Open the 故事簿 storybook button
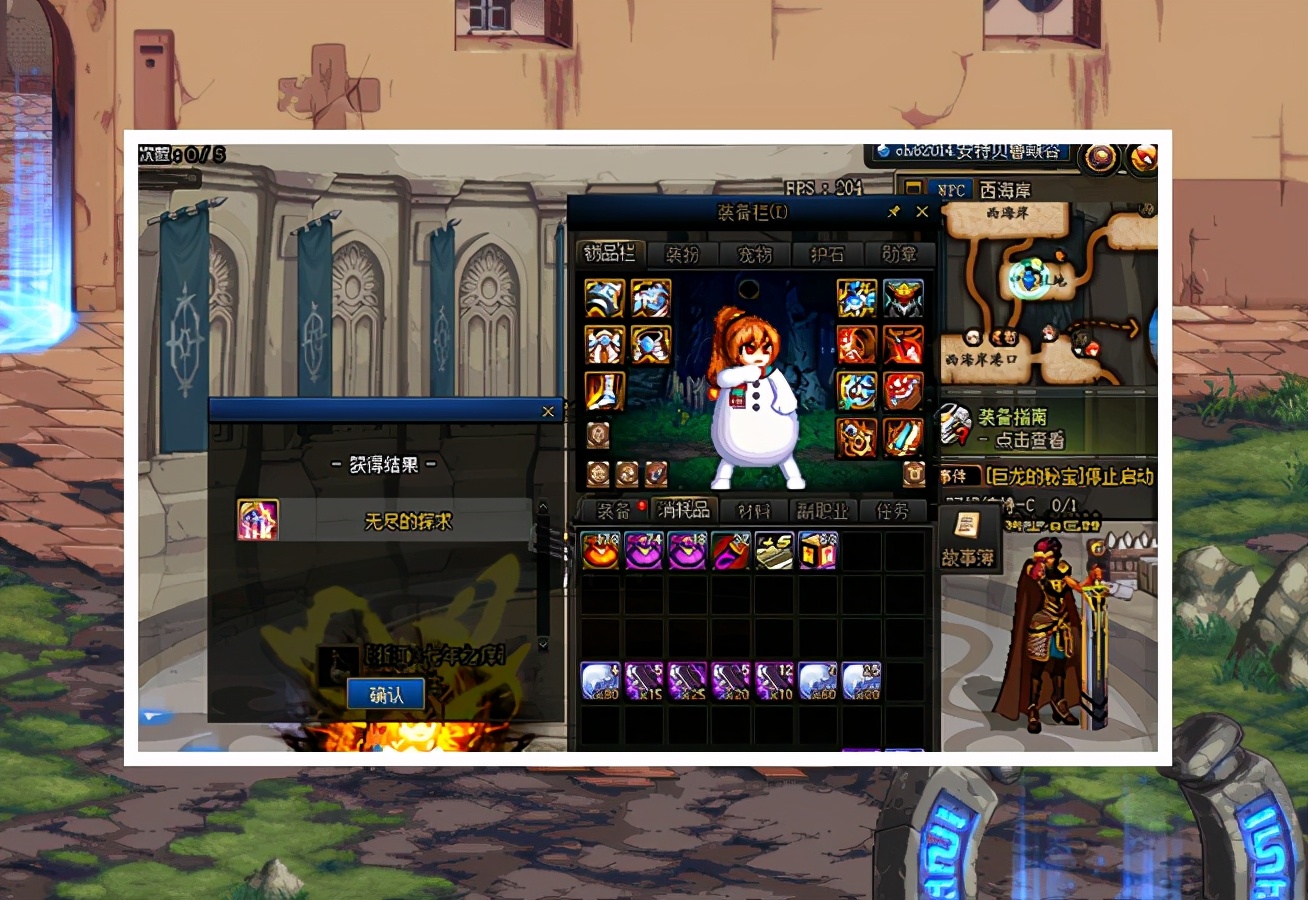Screen dimensions: 1308x900 pyautogui.click(x=968, y=540)
